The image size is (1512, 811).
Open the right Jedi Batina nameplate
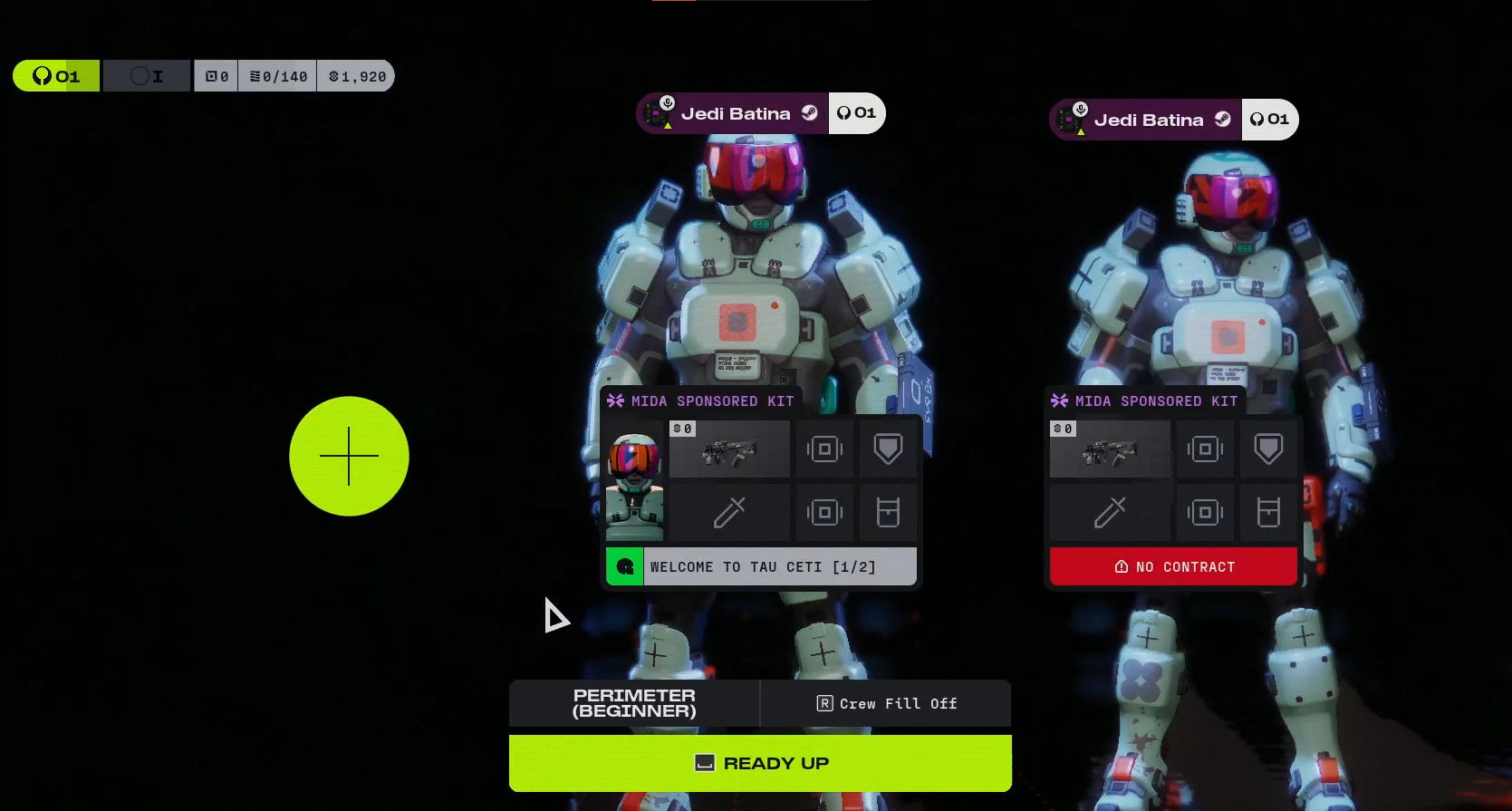pos(1146,120)
